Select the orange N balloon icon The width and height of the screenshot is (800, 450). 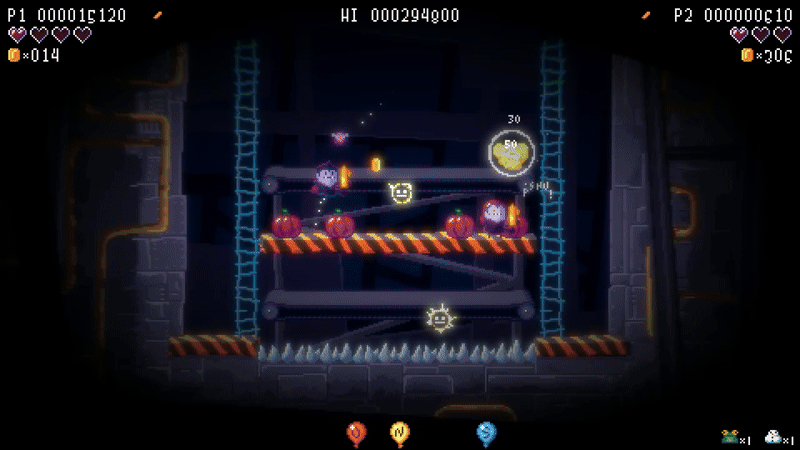point(399,432)
